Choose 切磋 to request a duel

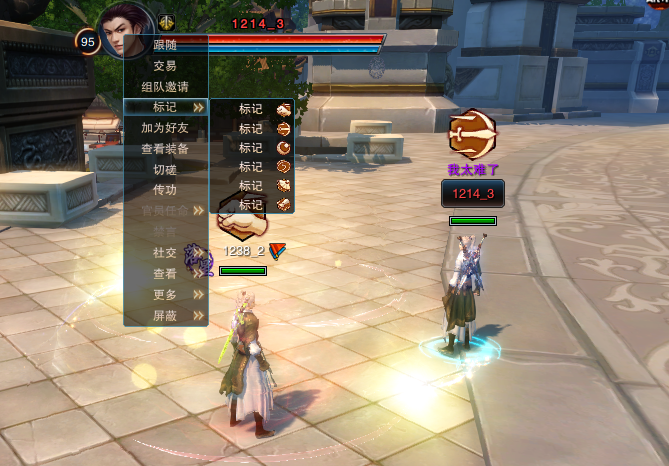pyautogui.click(x=164, y=169)
